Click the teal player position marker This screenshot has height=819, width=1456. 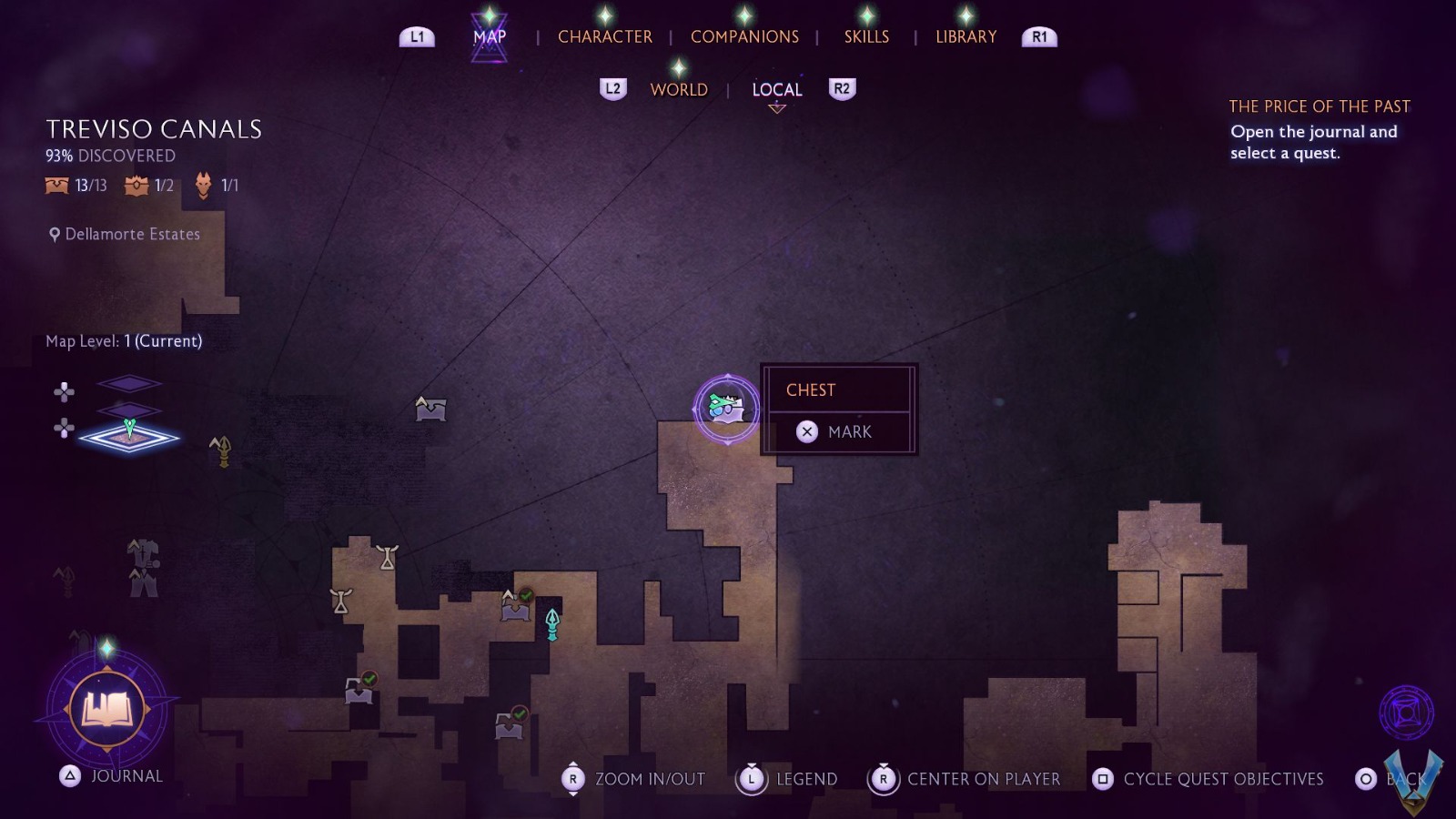coord(551,624)
